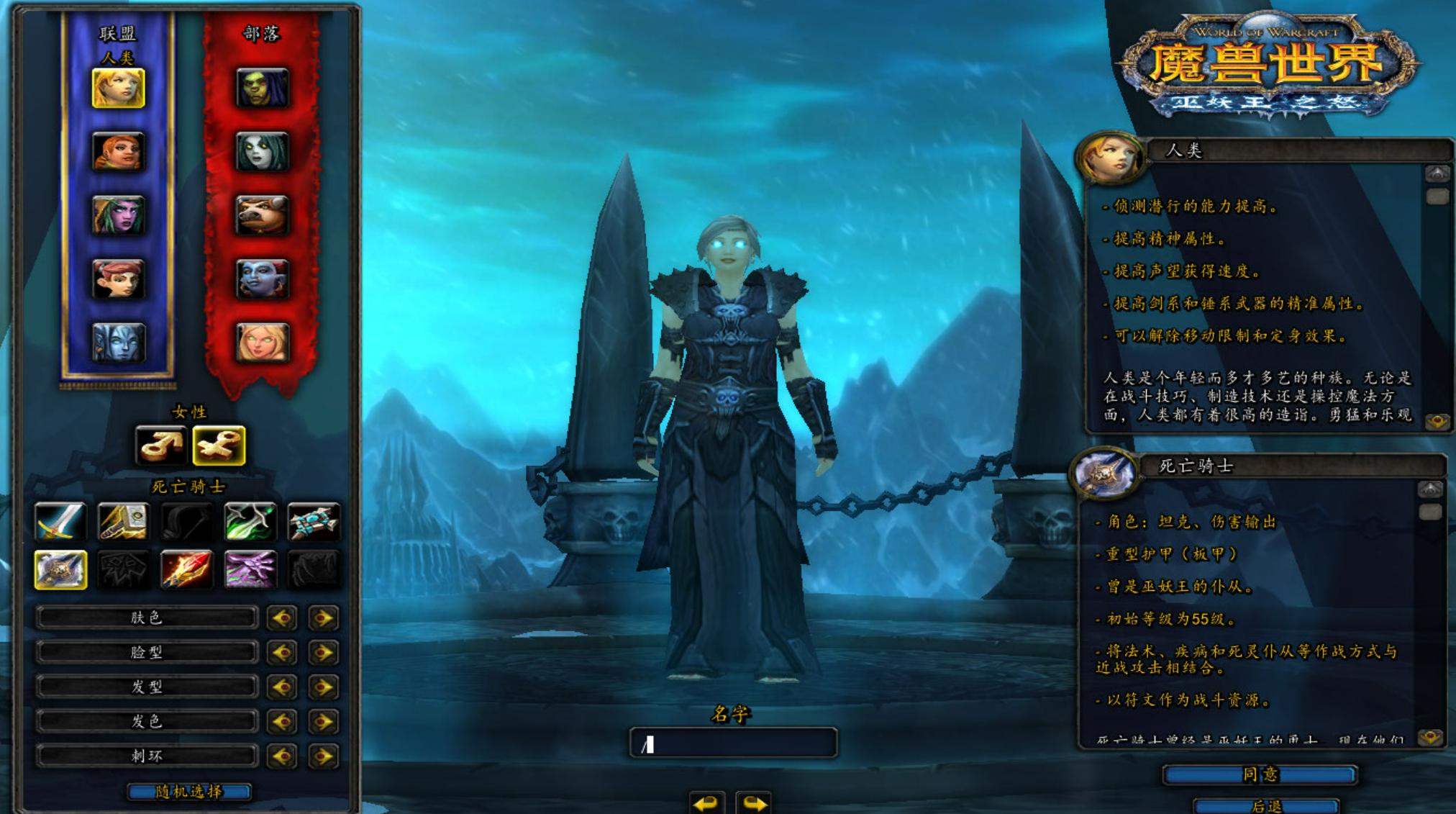
Task: Select the Tauren race portrait
Action: pos(263,215)
